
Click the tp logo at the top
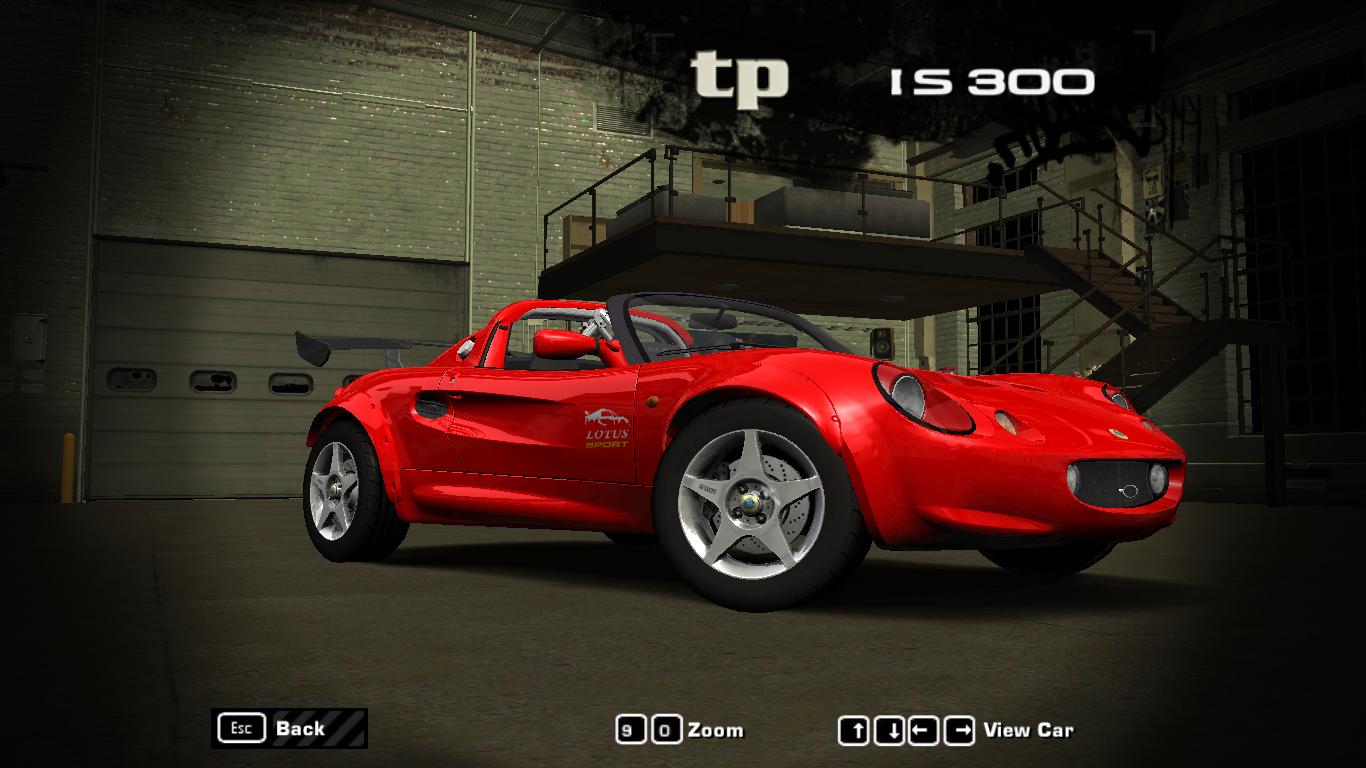740,75
